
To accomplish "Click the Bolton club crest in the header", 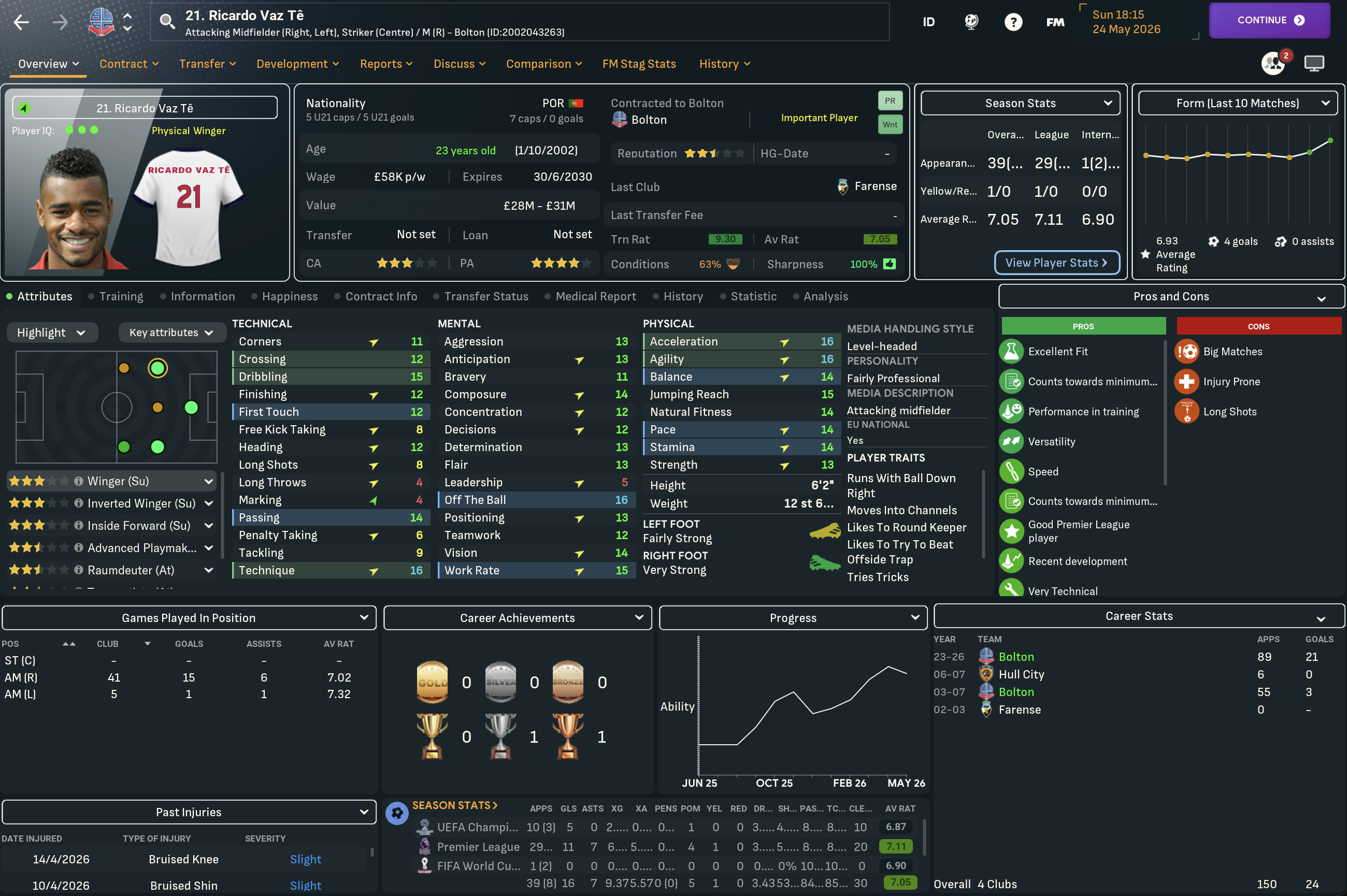I will 101,21.
